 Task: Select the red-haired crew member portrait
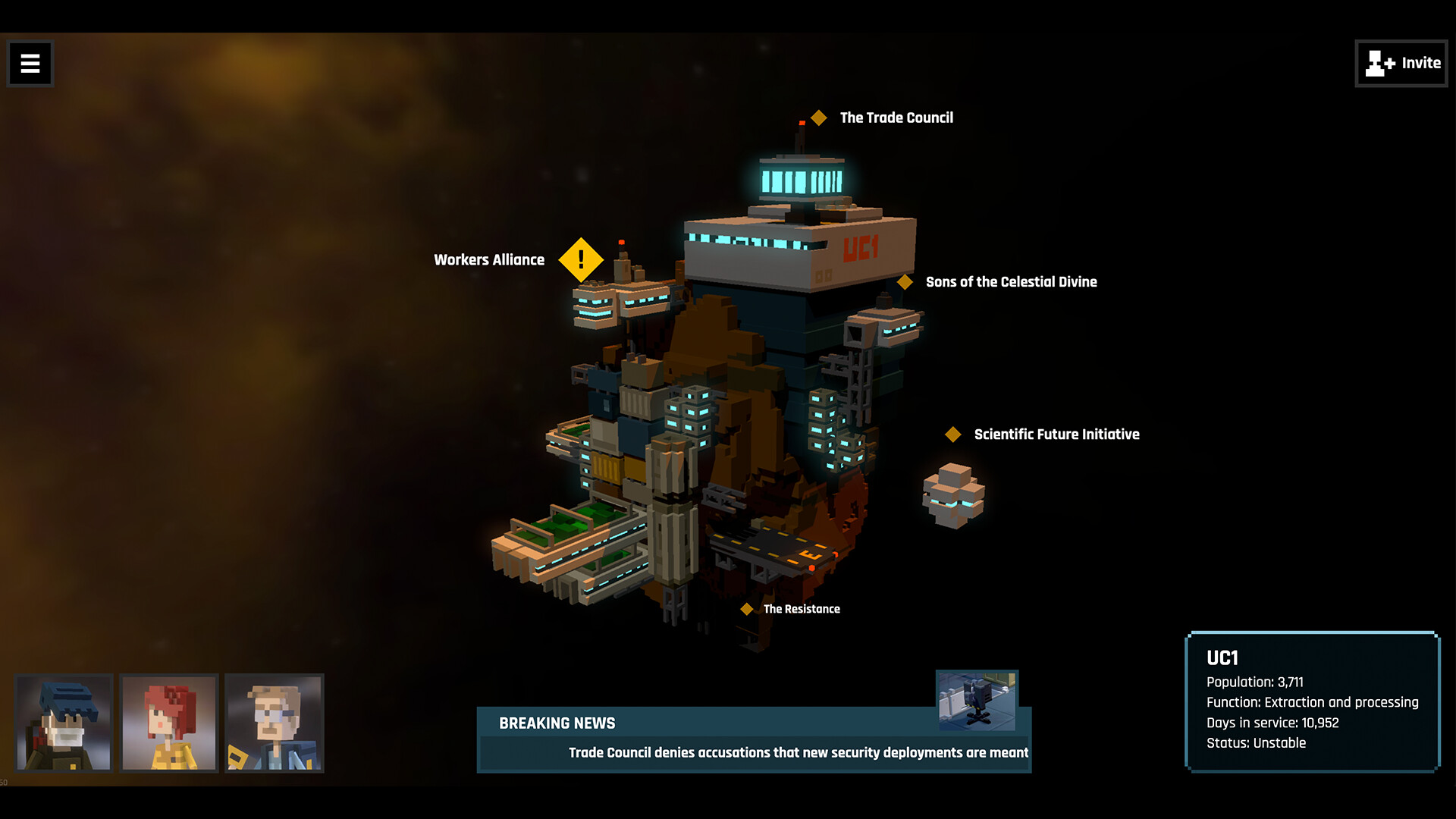[169, 722]
